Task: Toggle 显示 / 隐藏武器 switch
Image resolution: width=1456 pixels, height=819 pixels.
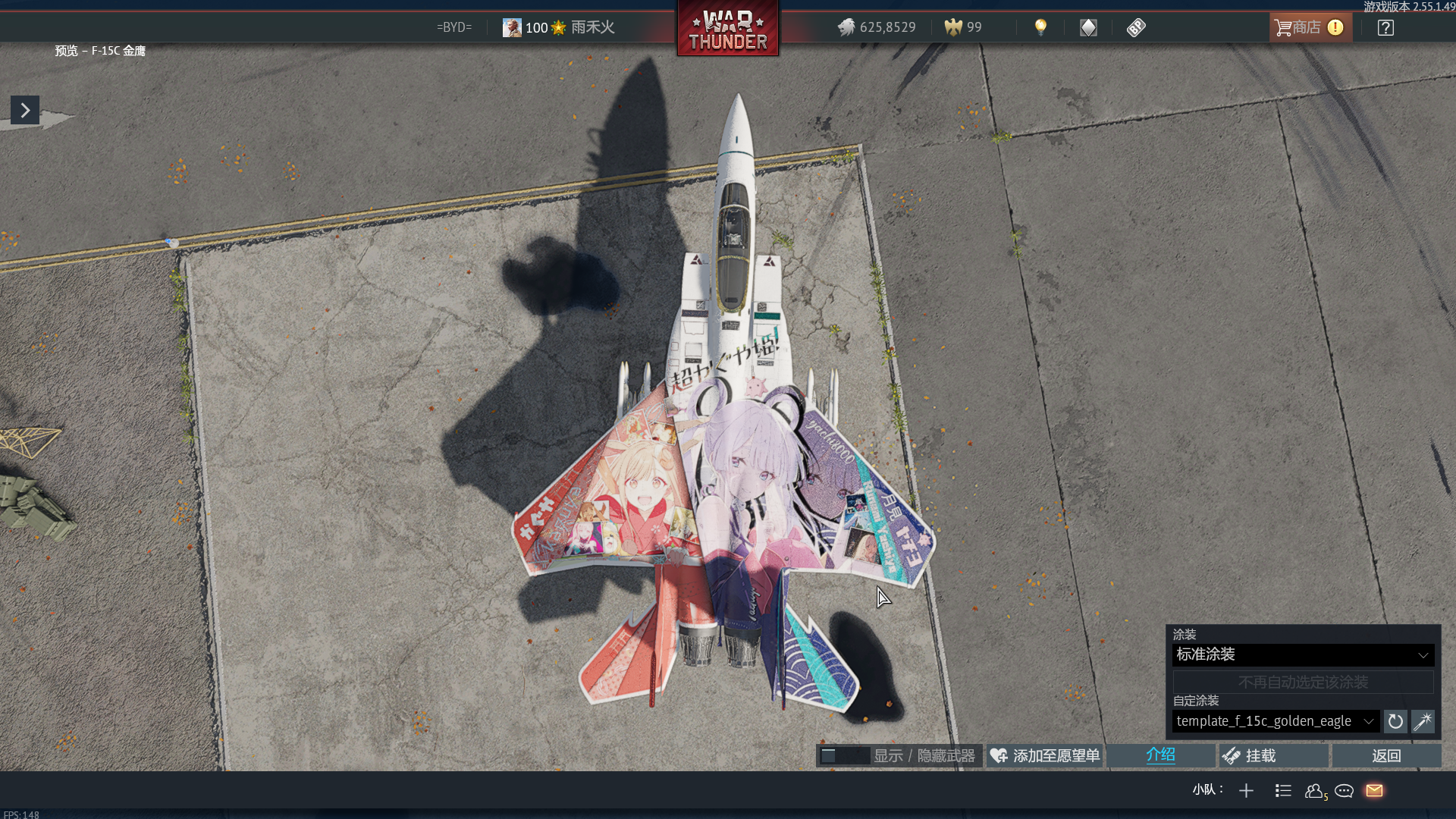Action: pos(843,756)
